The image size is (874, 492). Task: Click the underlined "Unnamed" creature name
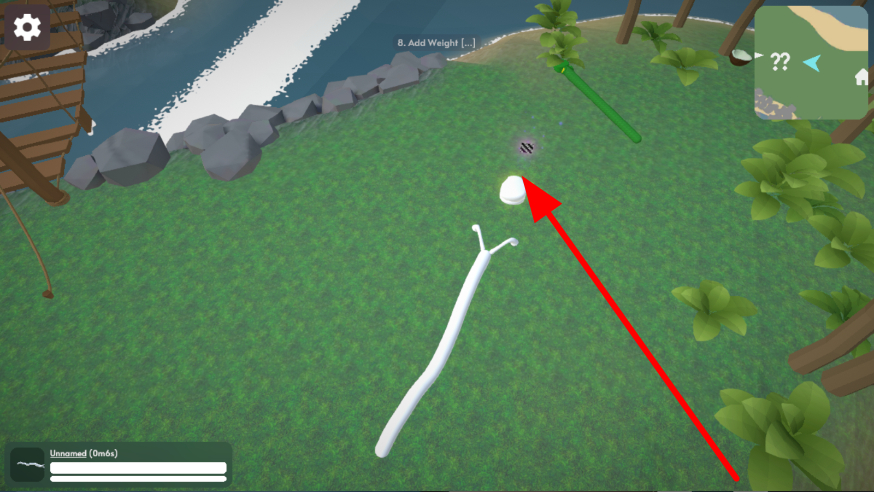pyautogui.click(x=69, y=453)
